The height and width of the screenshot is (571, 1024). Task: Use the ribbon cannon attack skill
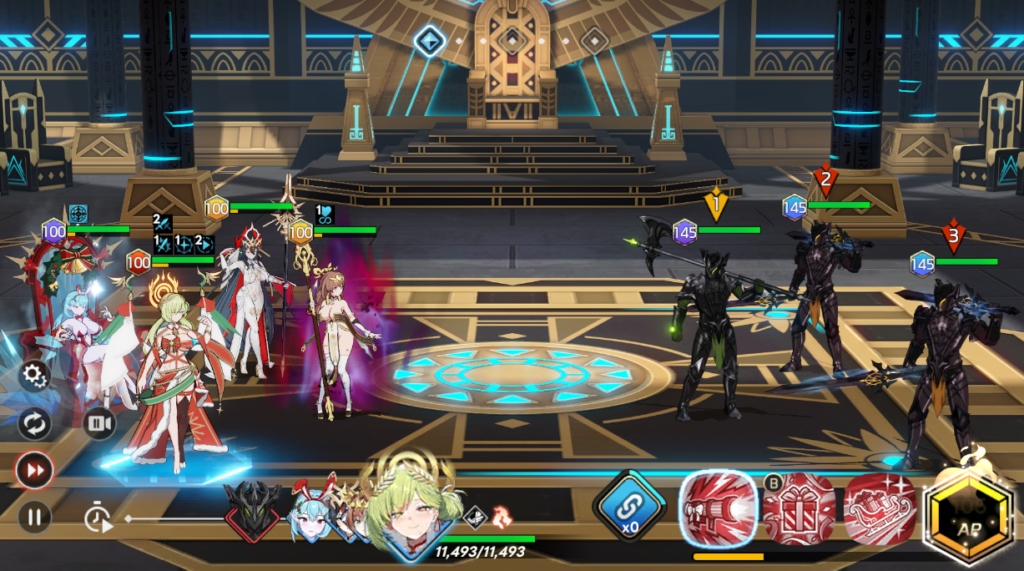(716, 508)
